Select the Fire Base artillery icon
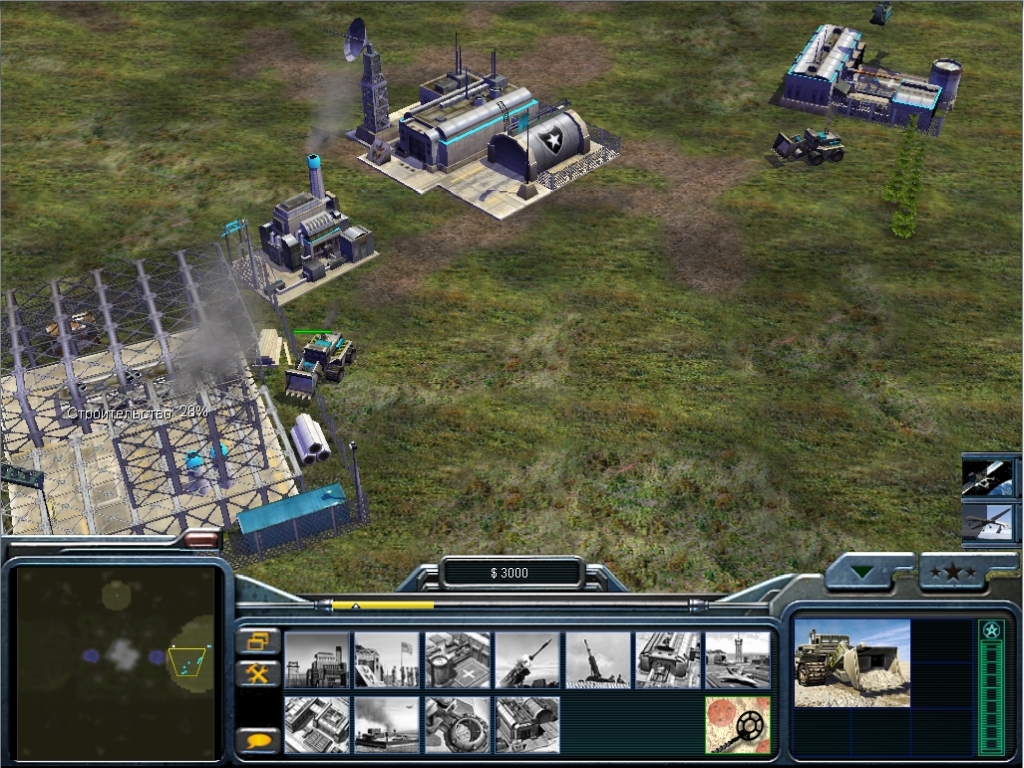1024x768 pixels. pyautogui.click(x=597, y=660)
